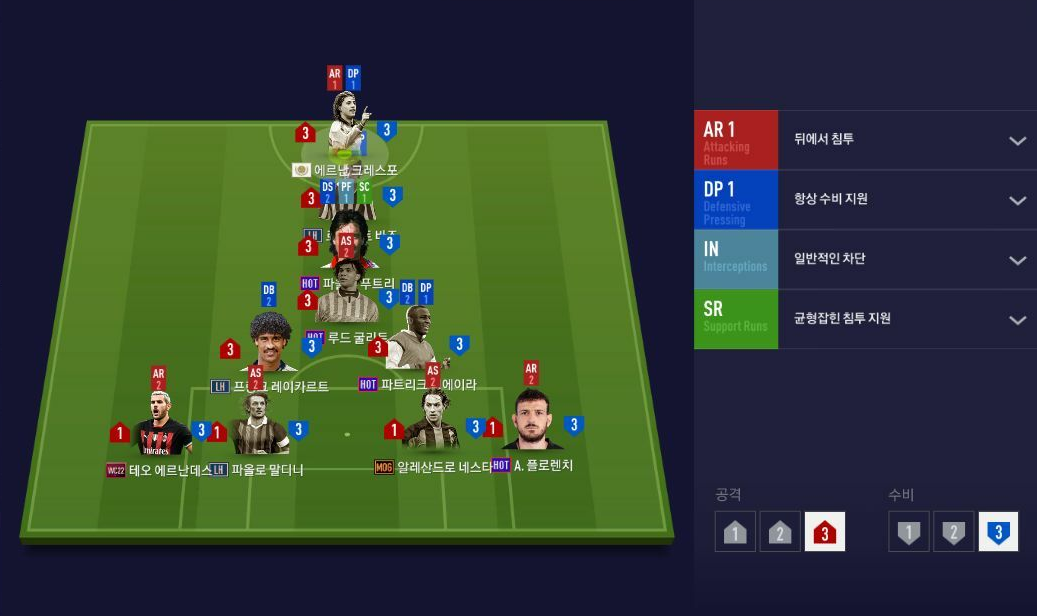Pick centre back 파올로 말디니
This screenshot has width=1037, height=616.
[x=259, y=430]
